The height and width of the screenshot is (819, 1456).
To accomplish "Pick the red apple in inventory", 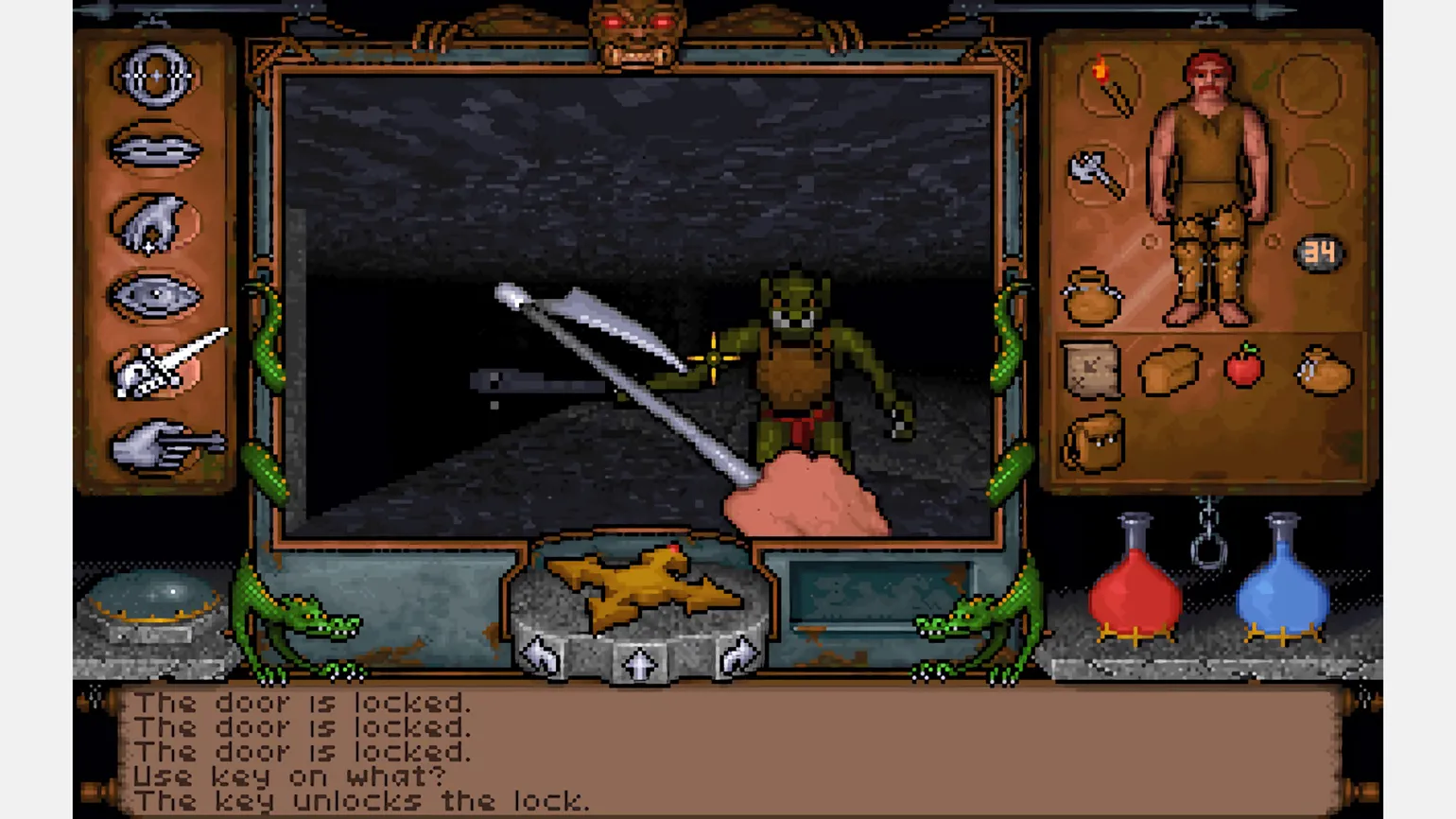I will point(1243,365).
